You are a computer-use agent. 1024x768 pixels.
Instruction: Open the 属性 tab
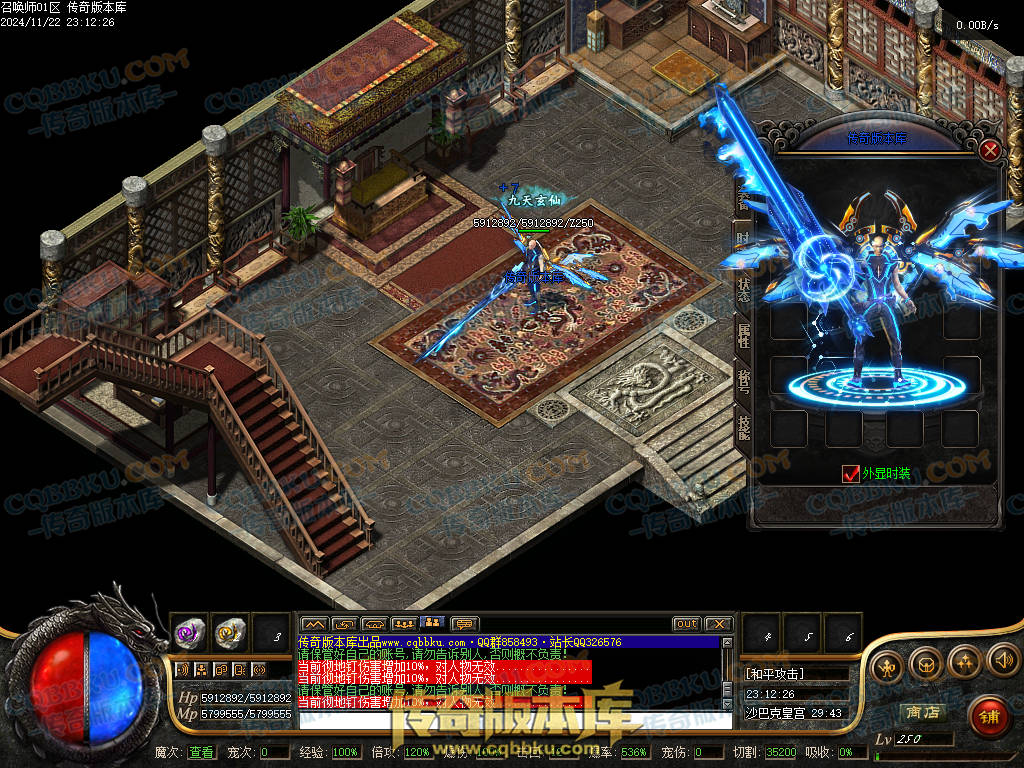[x=743, y=333]
